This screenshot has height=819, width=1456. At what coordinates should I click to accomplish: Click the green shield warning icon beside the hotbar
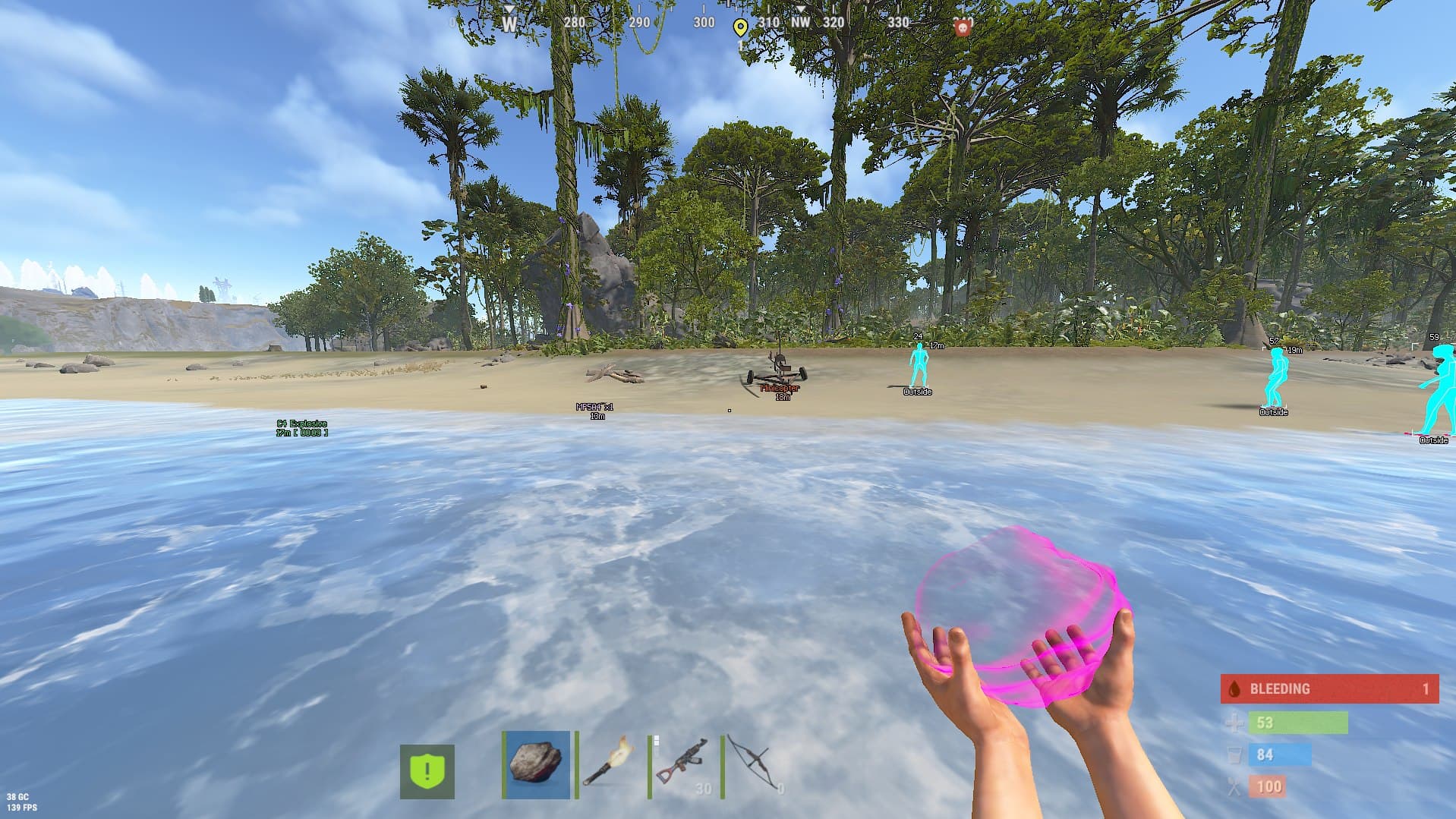click(427, 771)
